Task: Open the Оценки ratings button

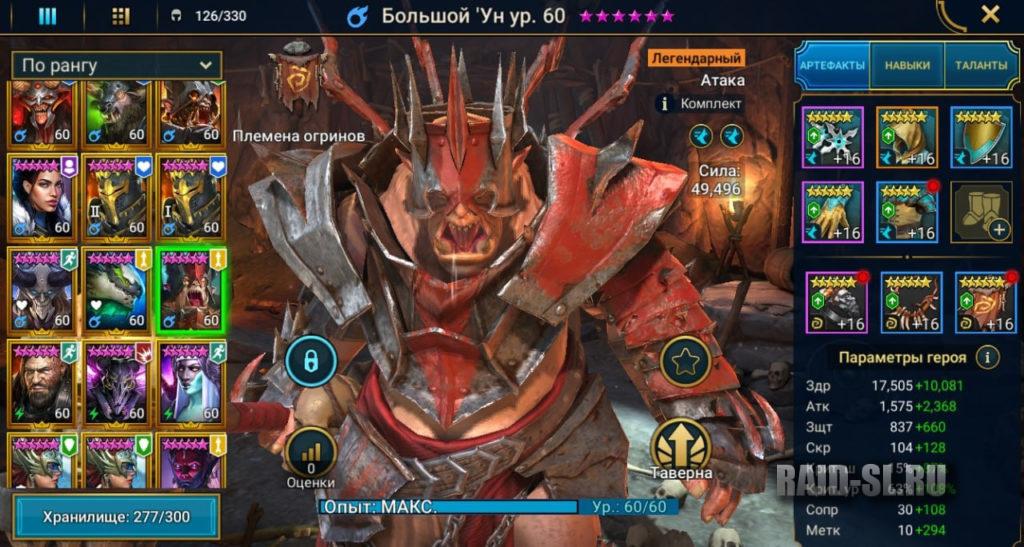Action: tap(310, 455)
